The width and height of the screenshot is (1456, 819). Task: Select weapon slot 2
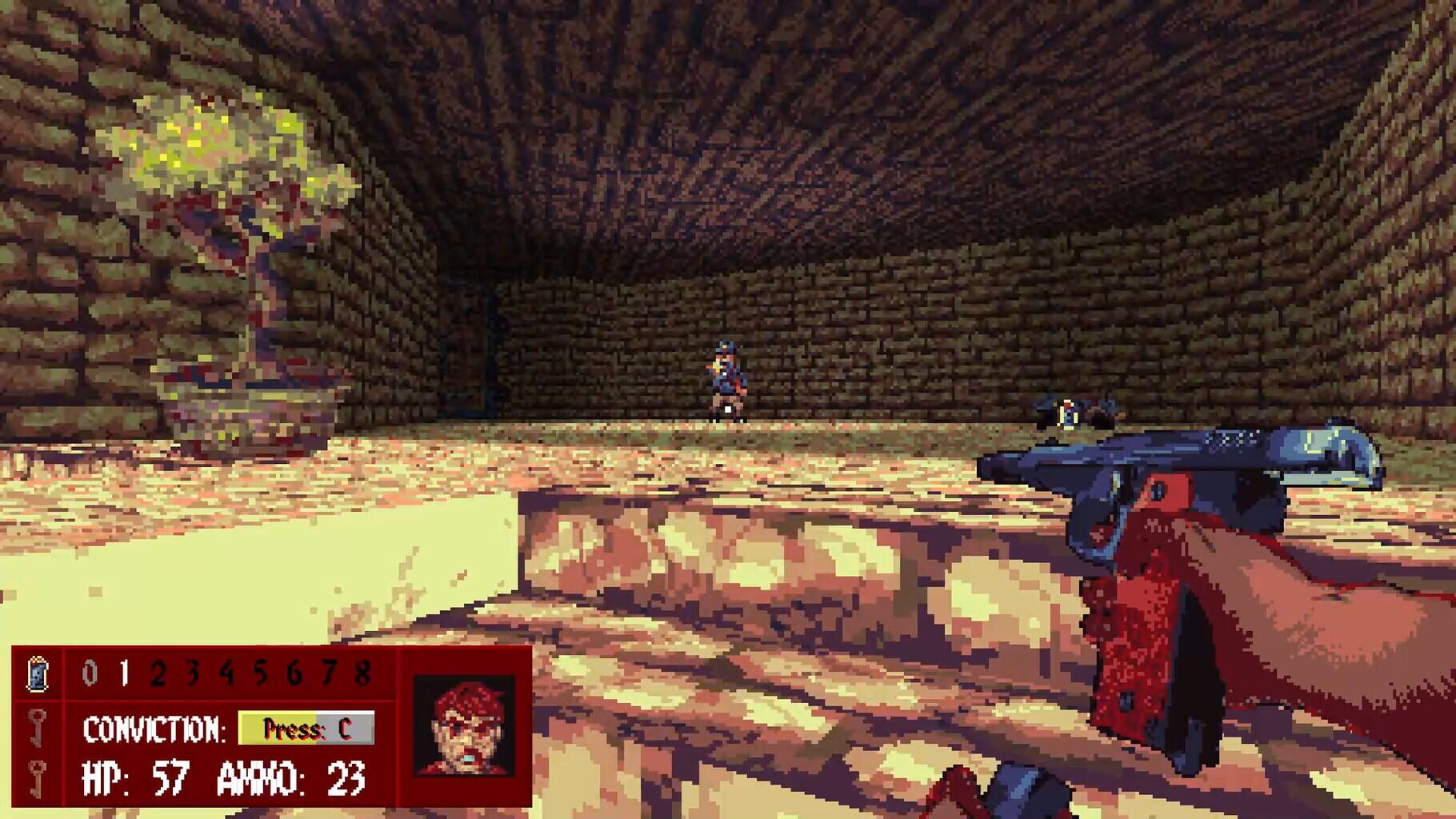[157, 674]
